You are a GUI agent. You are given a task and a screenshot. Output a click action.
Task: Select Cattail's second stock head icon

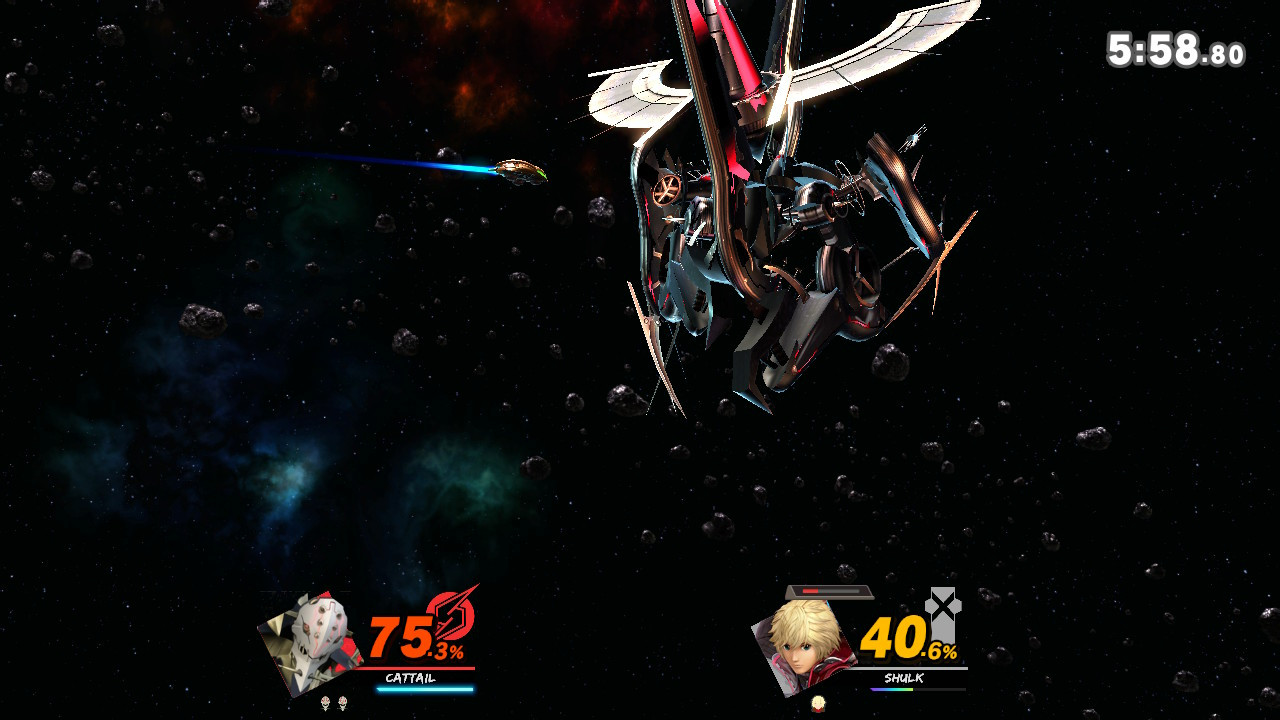342,702
